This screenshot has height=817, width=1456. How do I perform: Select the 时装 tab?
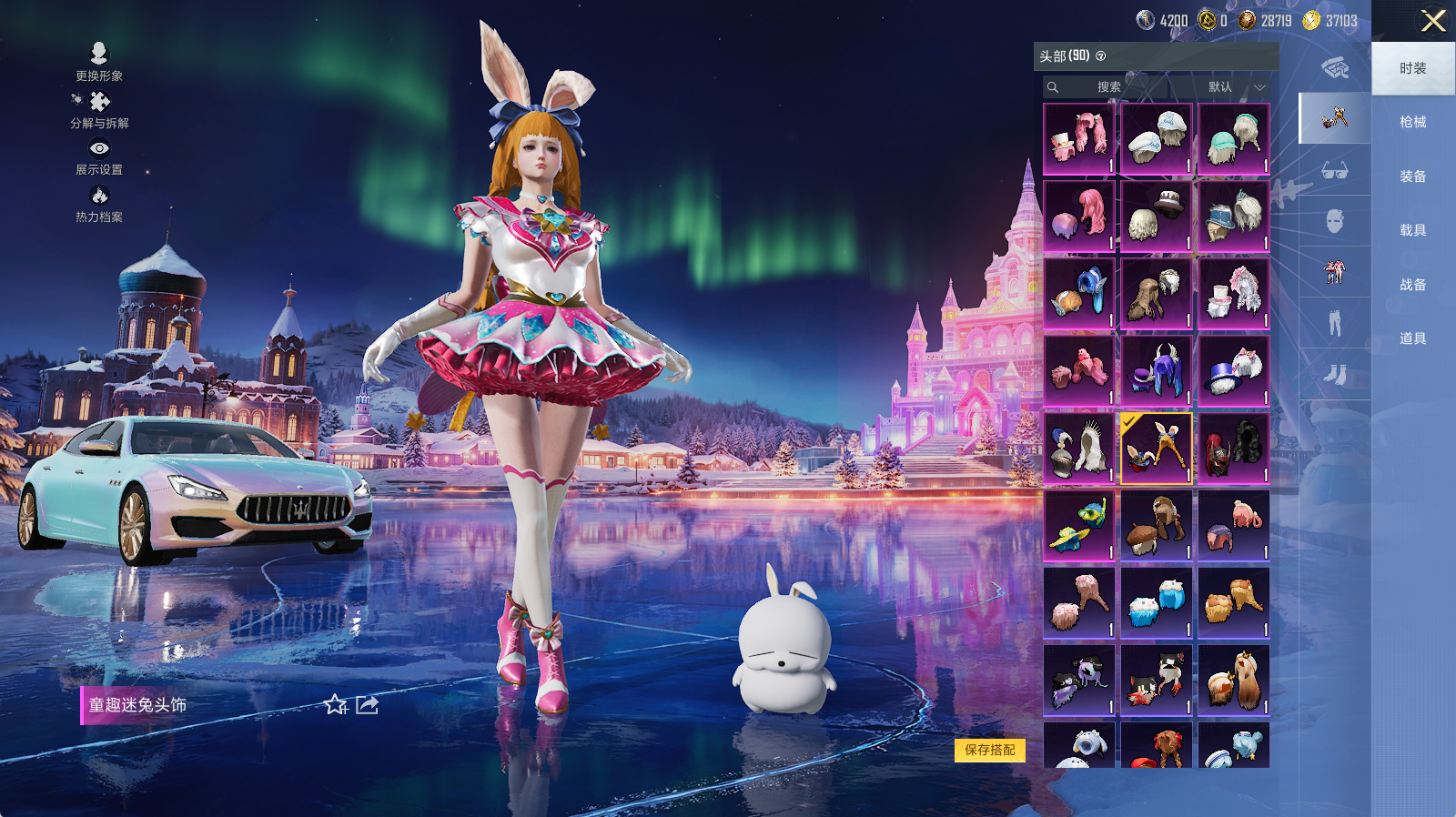coord(1412,68)
